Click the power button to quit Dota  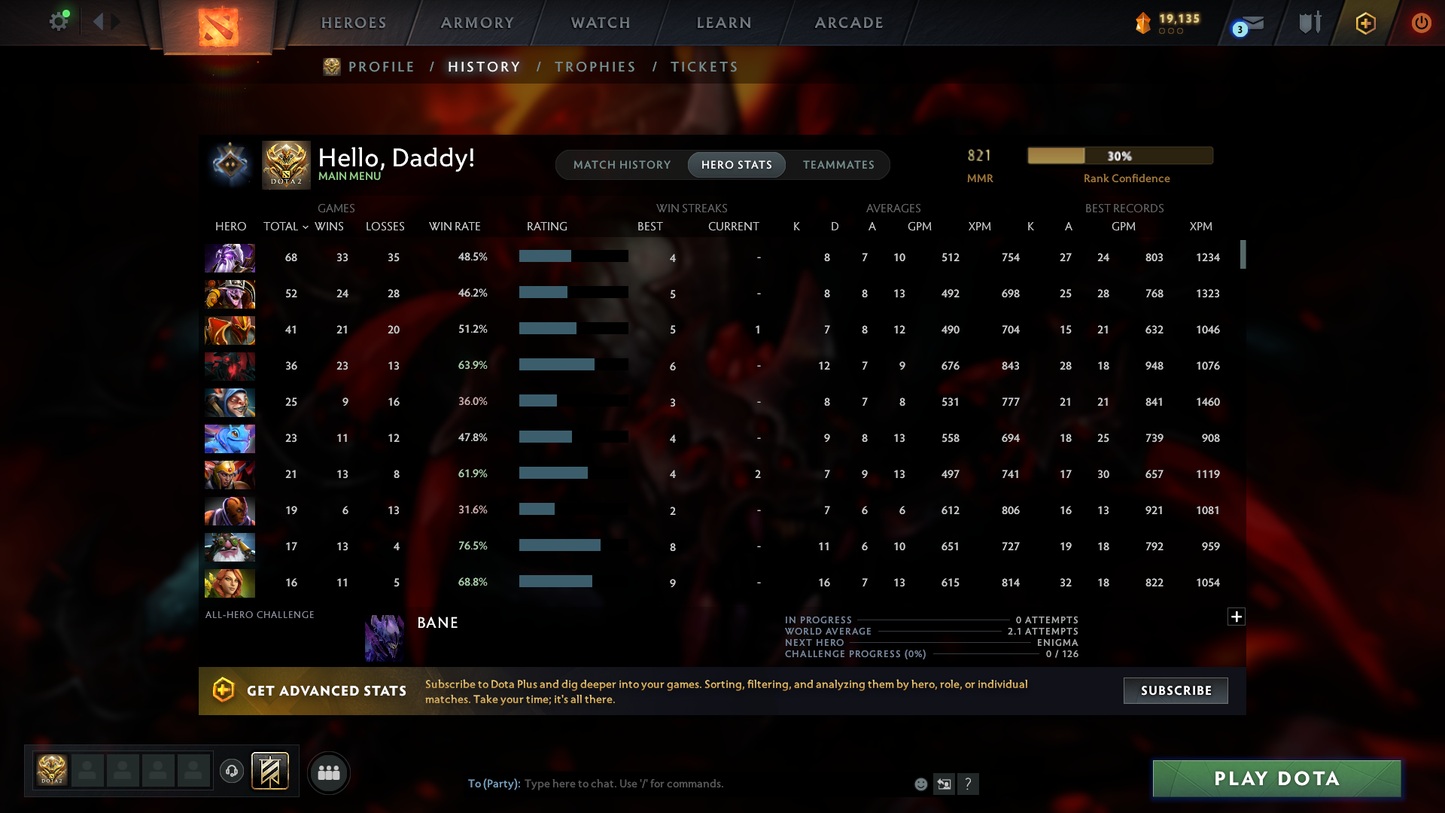coord(1421,21)
